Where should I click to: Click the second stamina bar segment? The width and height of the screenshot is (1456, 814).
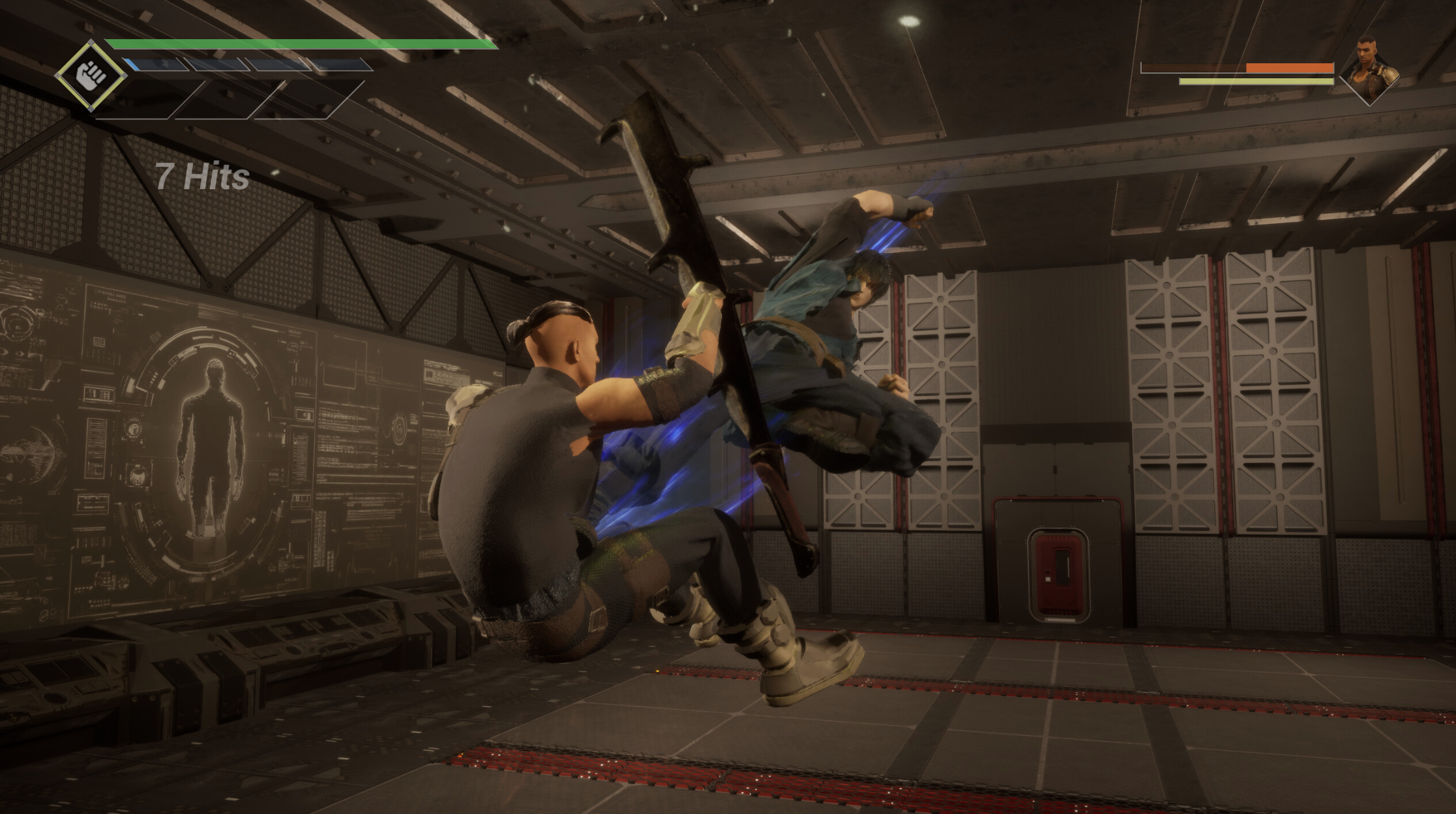click(x=216, y=65)
